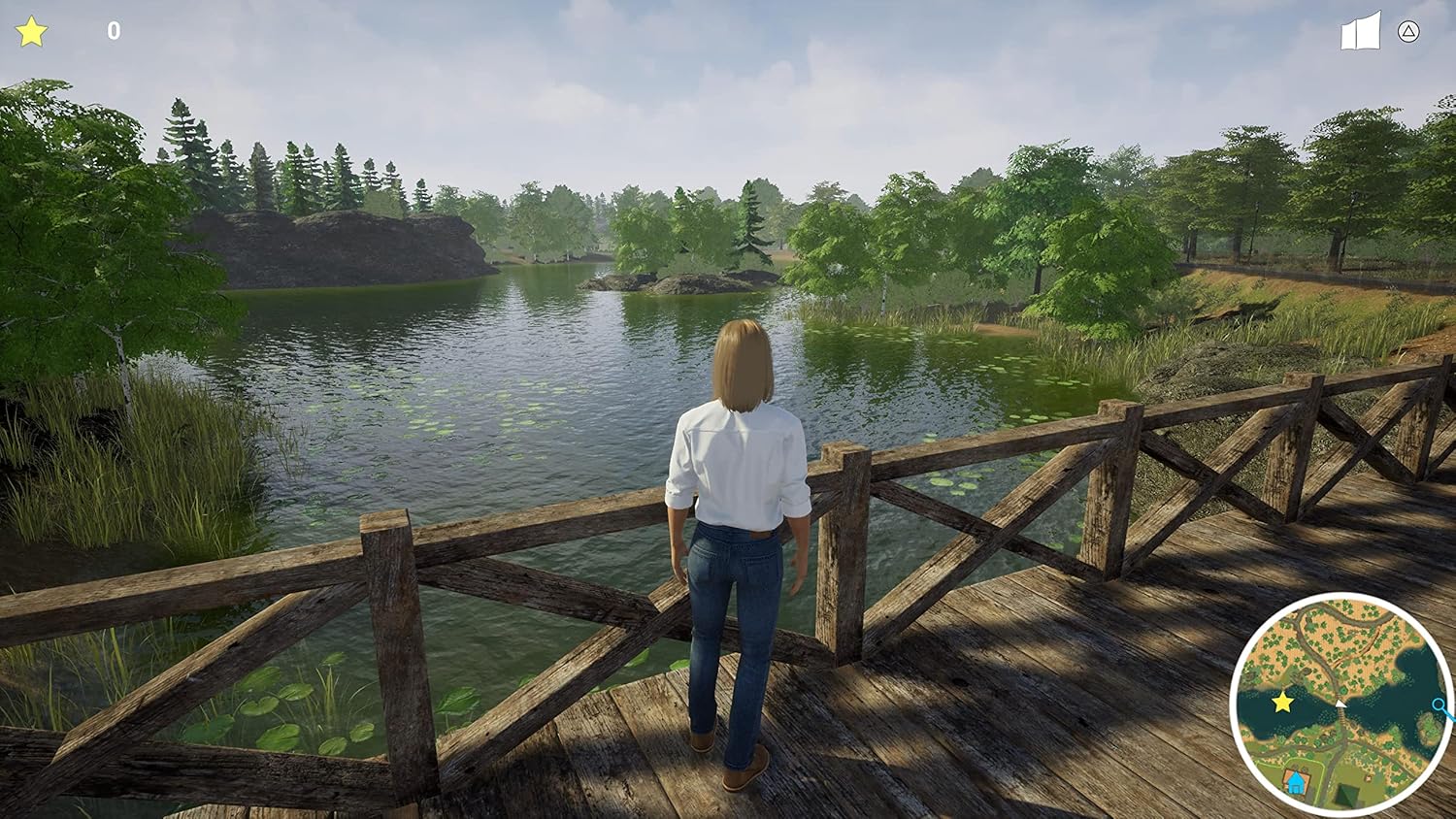Screen dimensions: 1456x819
Task: Select the magnifier icon beside the minimap
Action: (x=1439, y=705)
